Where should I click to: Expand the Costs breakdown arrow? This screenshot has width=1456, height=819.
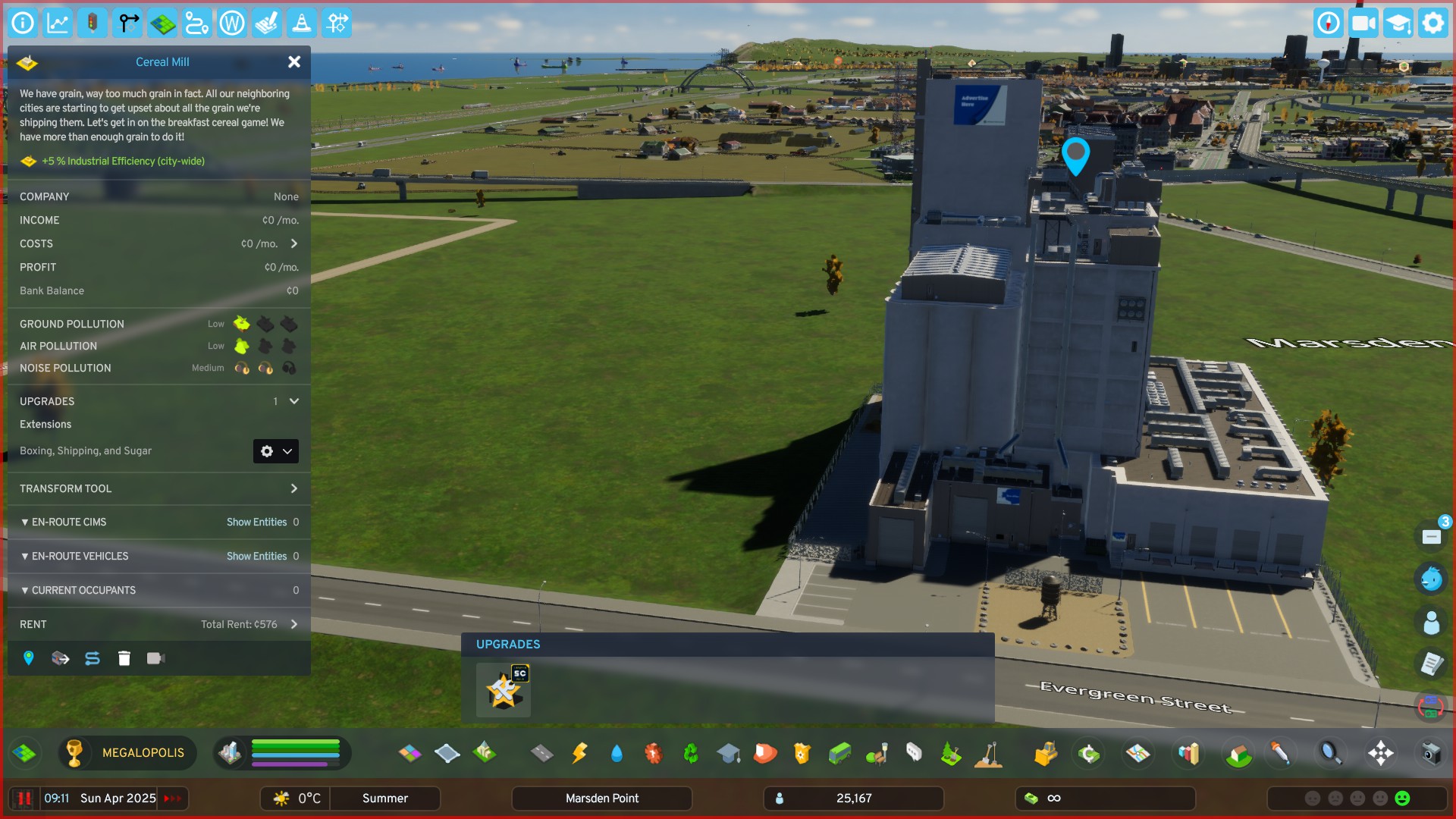click(294, 243)
